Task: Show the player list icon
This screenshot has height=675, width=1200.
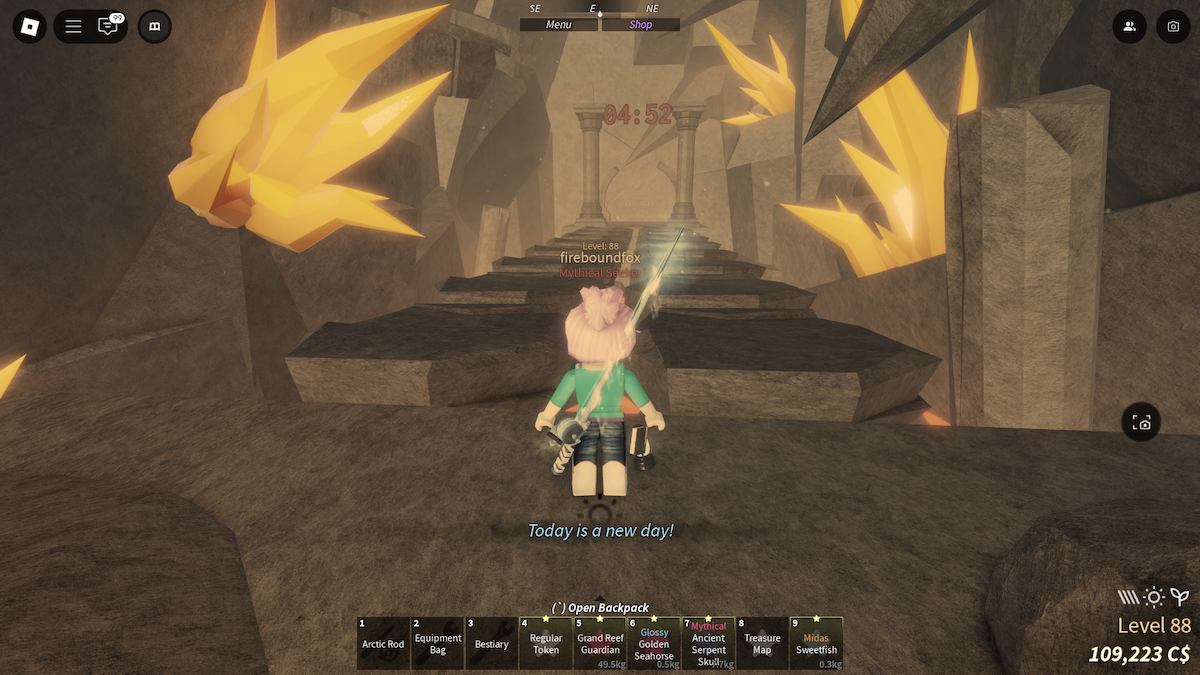Action: (1129, 27)
